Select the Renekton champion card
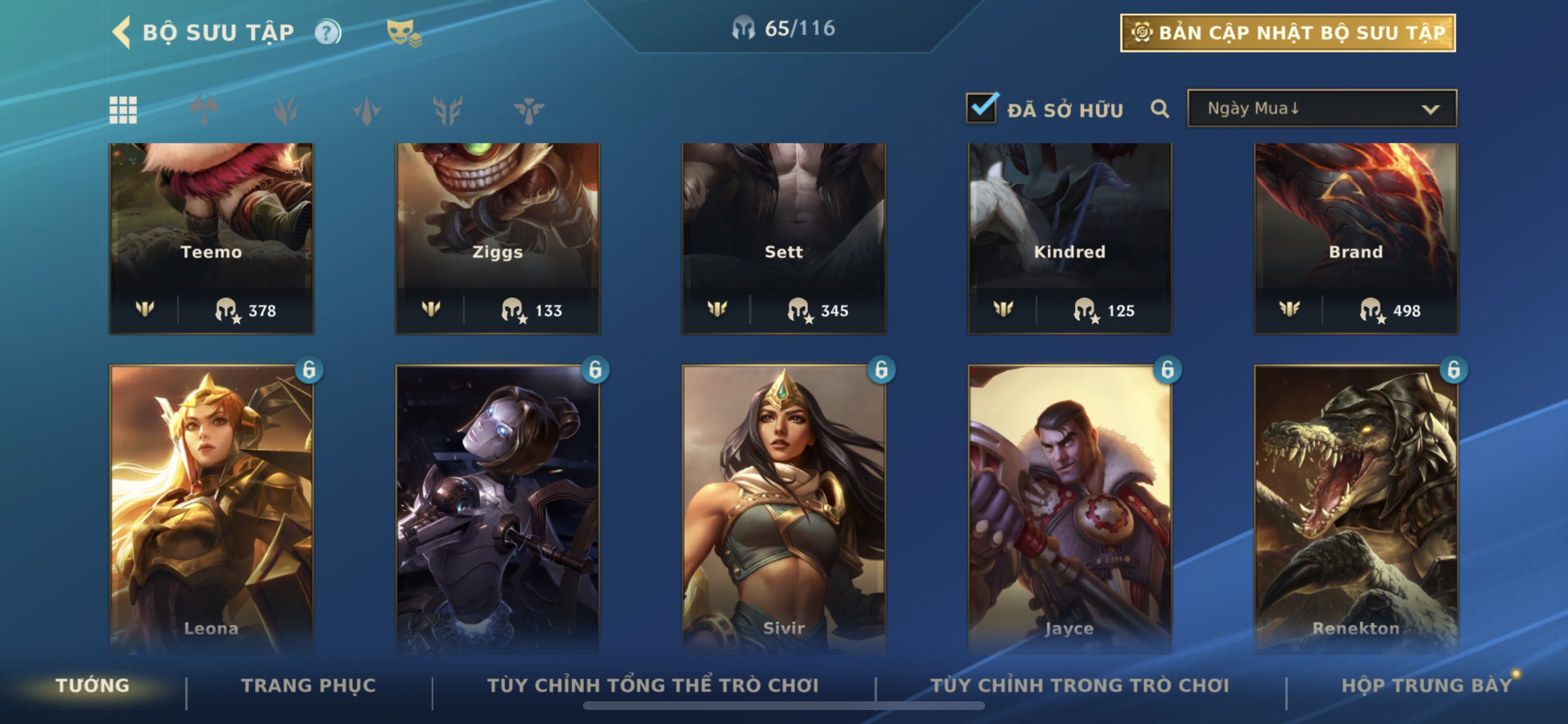 1356,508
